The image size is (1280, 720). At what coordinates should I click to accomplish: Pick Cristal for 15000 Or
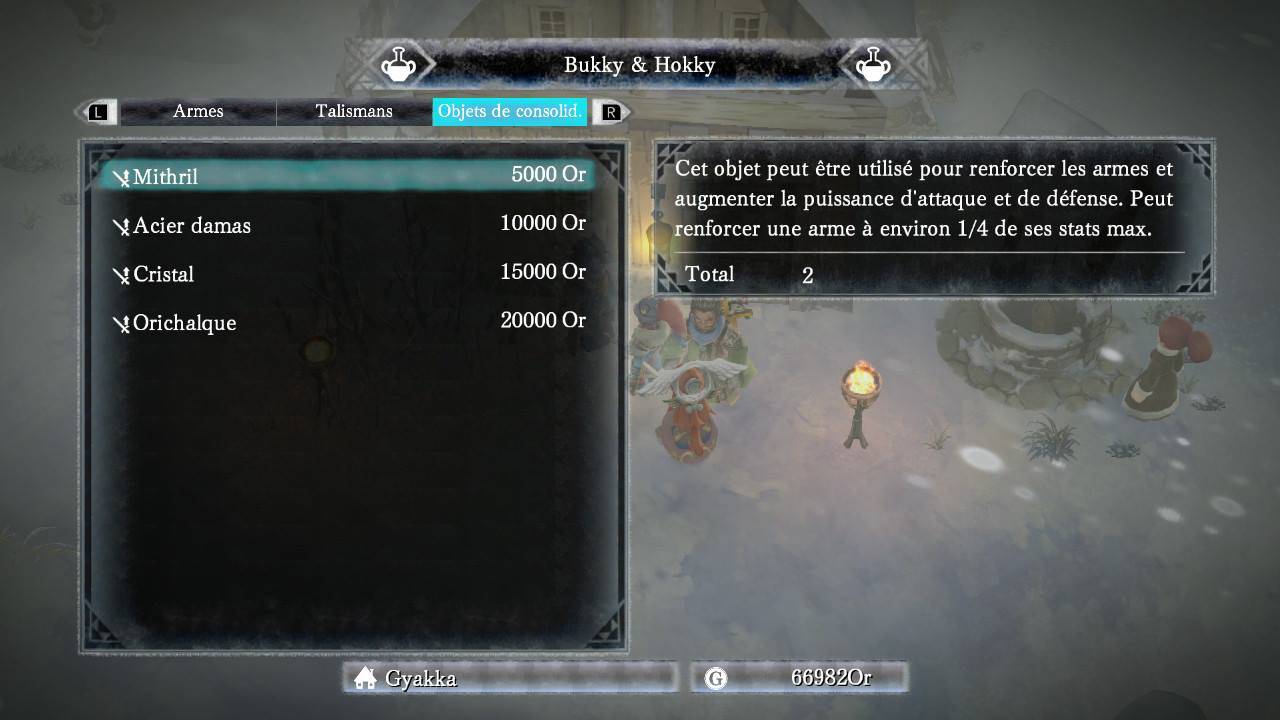click(347, 273)
